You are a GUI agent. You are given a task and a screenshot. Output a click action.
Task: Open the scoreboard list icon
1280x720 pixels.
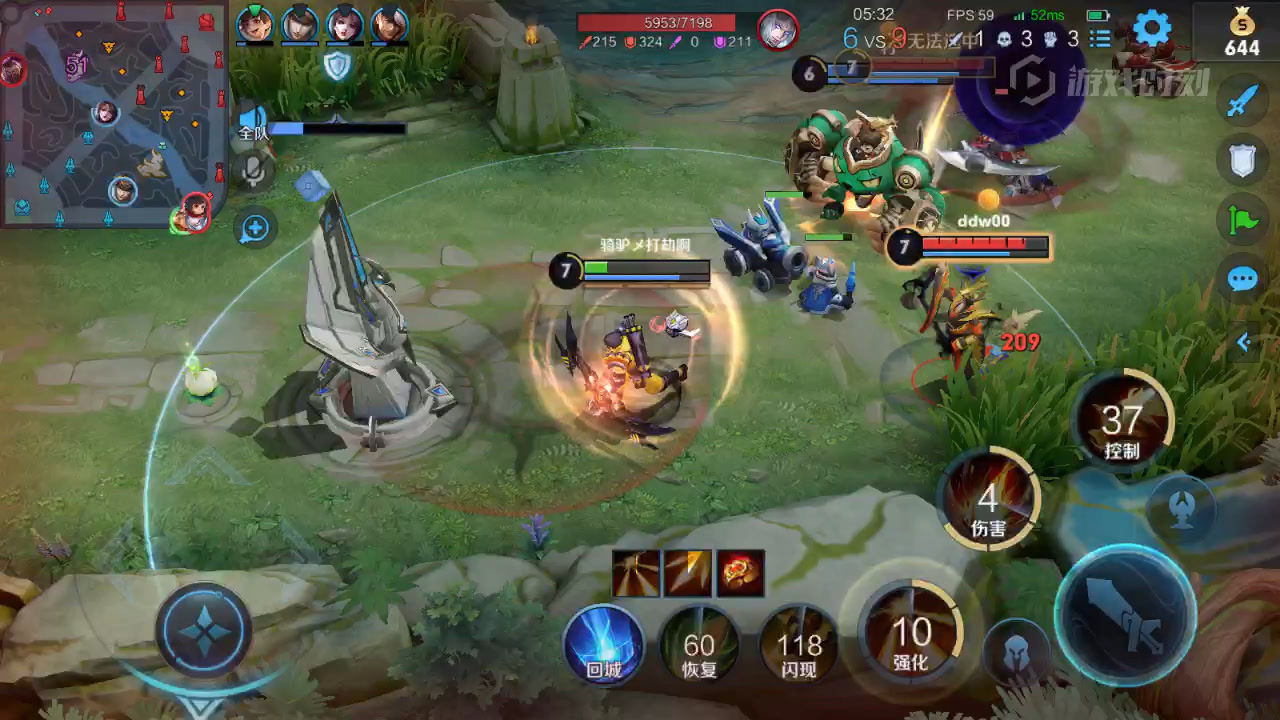(1100, 39)
